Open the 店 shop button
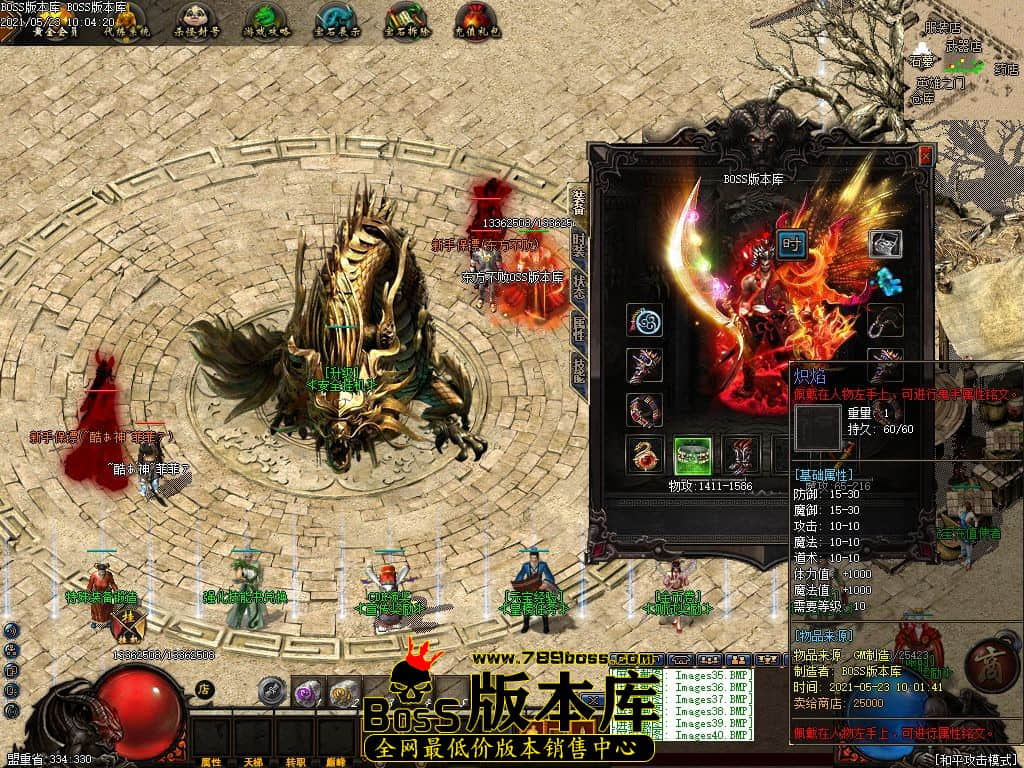The width and height of the screenshot is (1024, 768). click(x=203, y=689)
